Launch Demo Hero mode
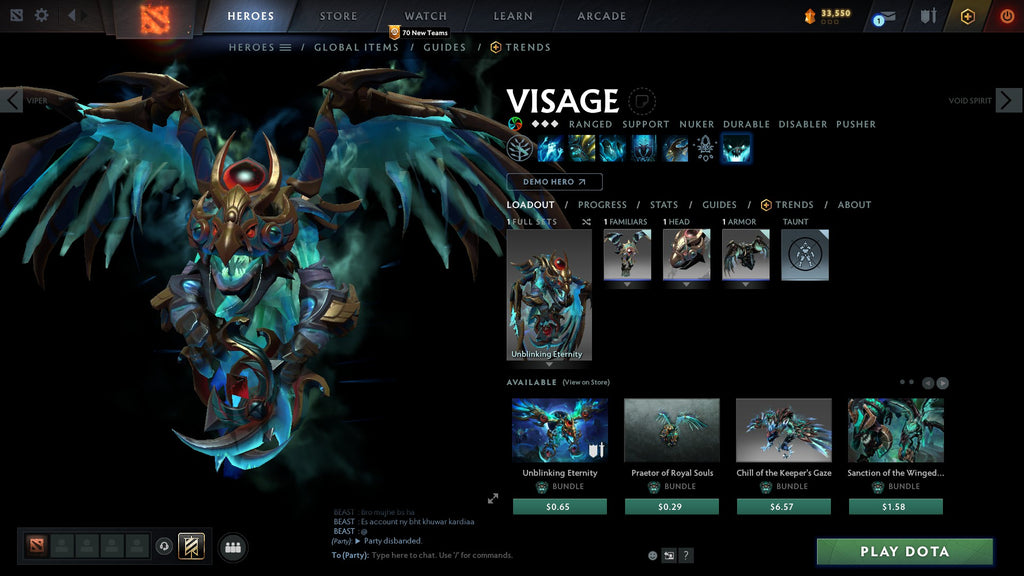 click(x=554, y=182)
